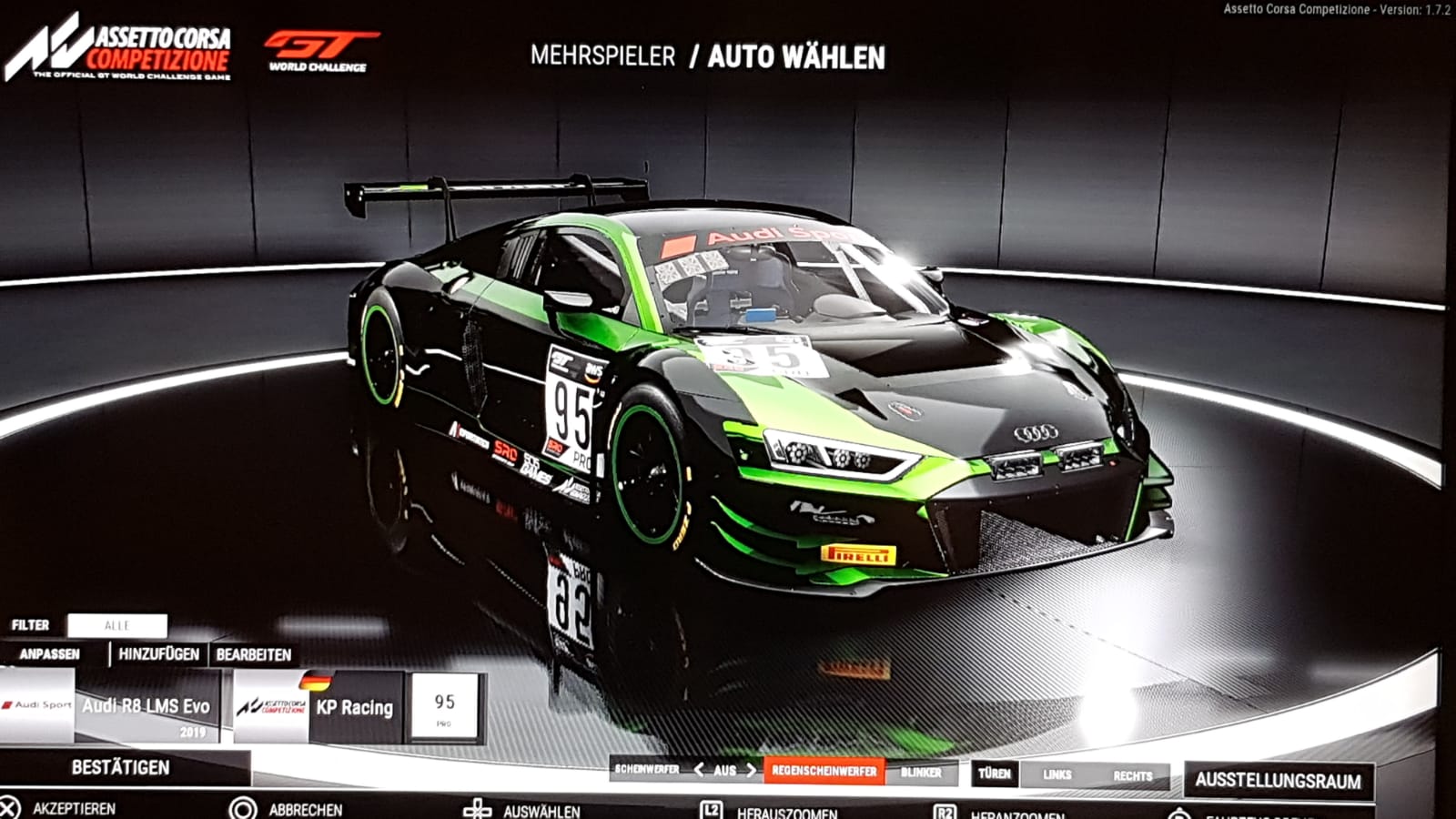Click the Mehrspieler breadcrumb
This screenshot has width=1456, height=819.
tap(602, 56)
